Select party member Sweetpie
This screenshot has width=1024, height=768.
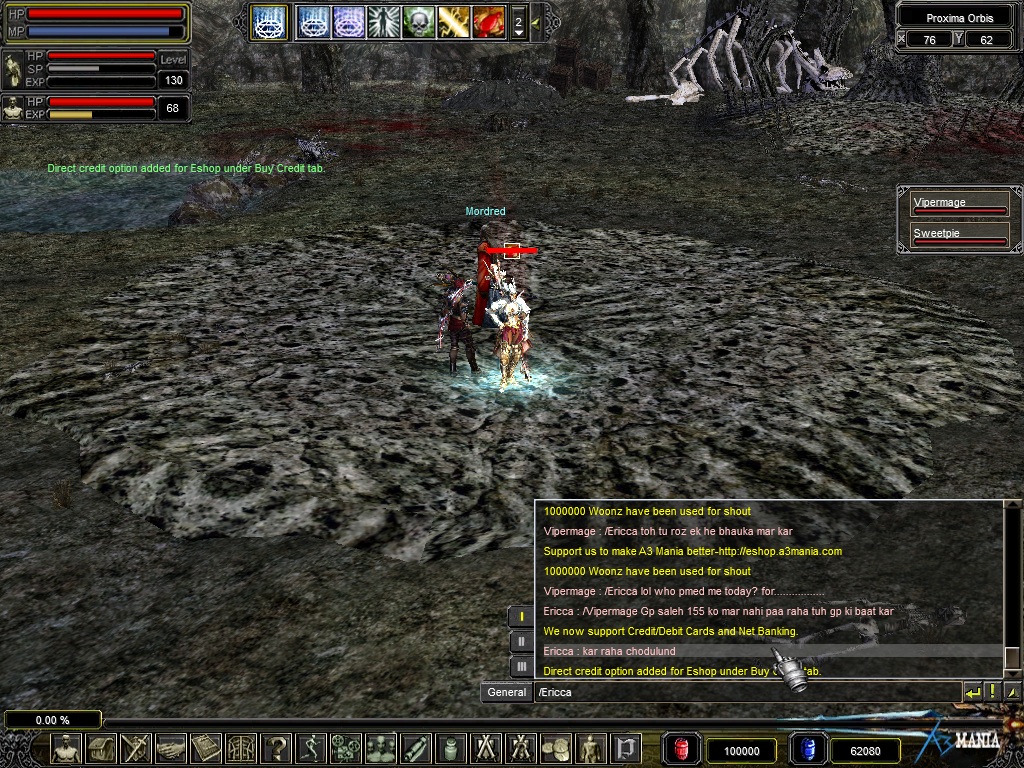pyautogui.click(x=959, y=236)
